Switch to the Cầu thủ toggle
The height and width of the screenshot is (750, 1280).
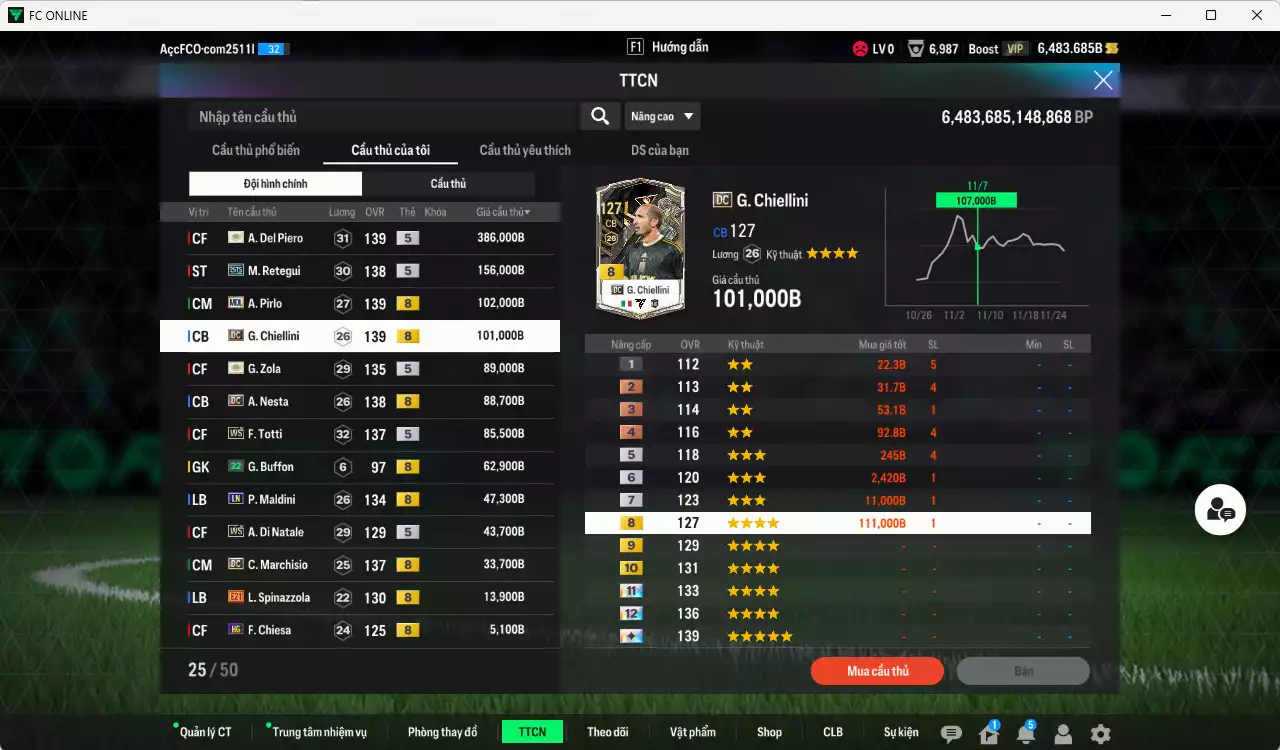click(449, 183)
